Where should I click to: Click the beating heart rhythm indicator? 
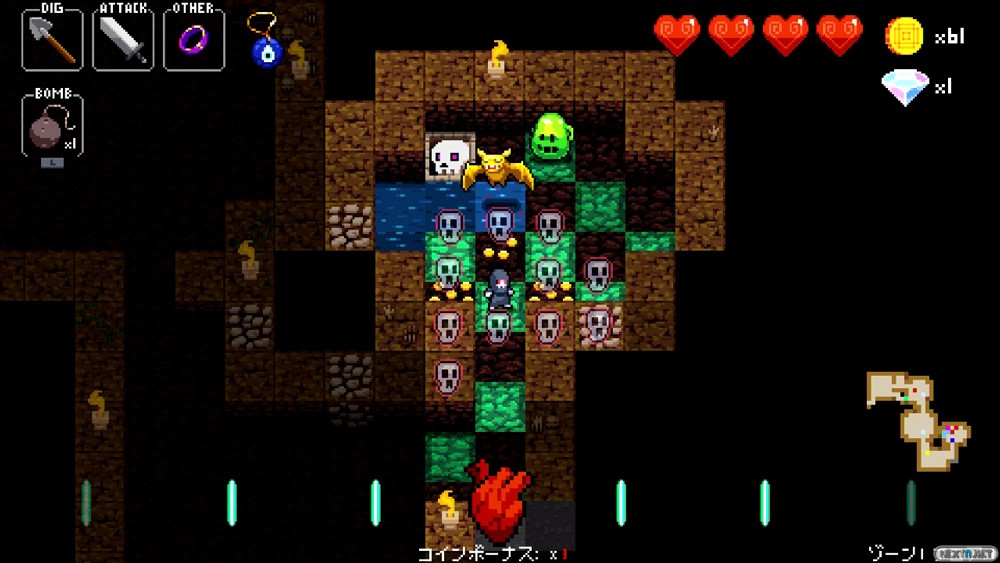pyautogui.click(x=500, y=500)
